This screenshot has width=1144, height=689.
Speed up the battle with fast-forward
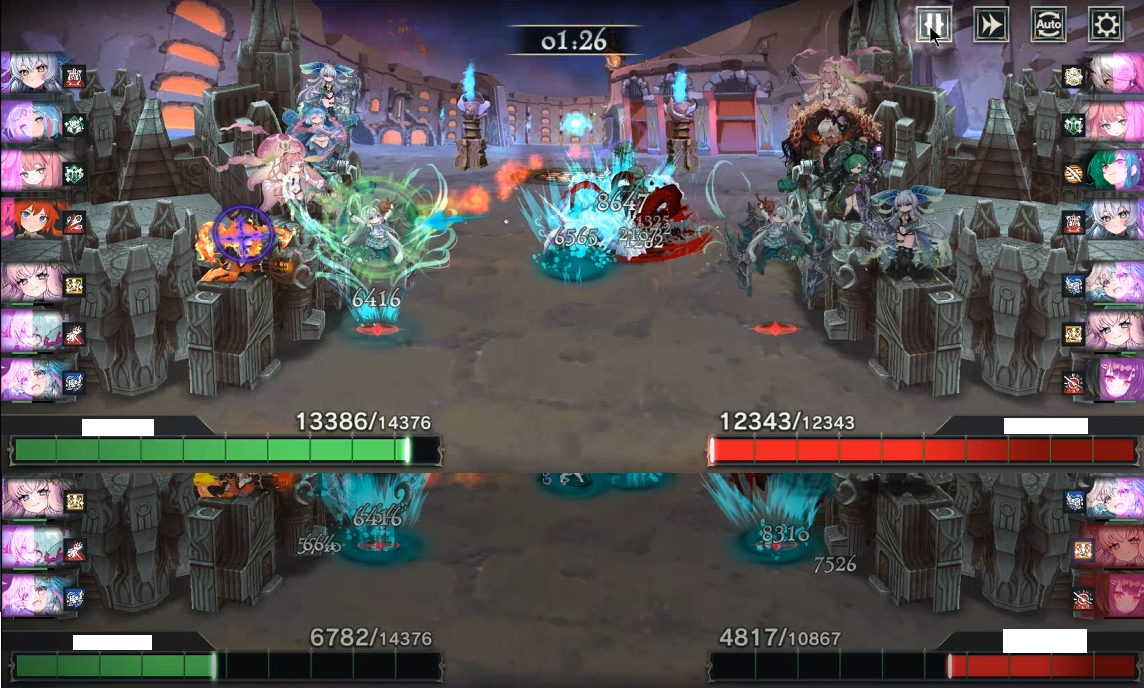(991, 24)
